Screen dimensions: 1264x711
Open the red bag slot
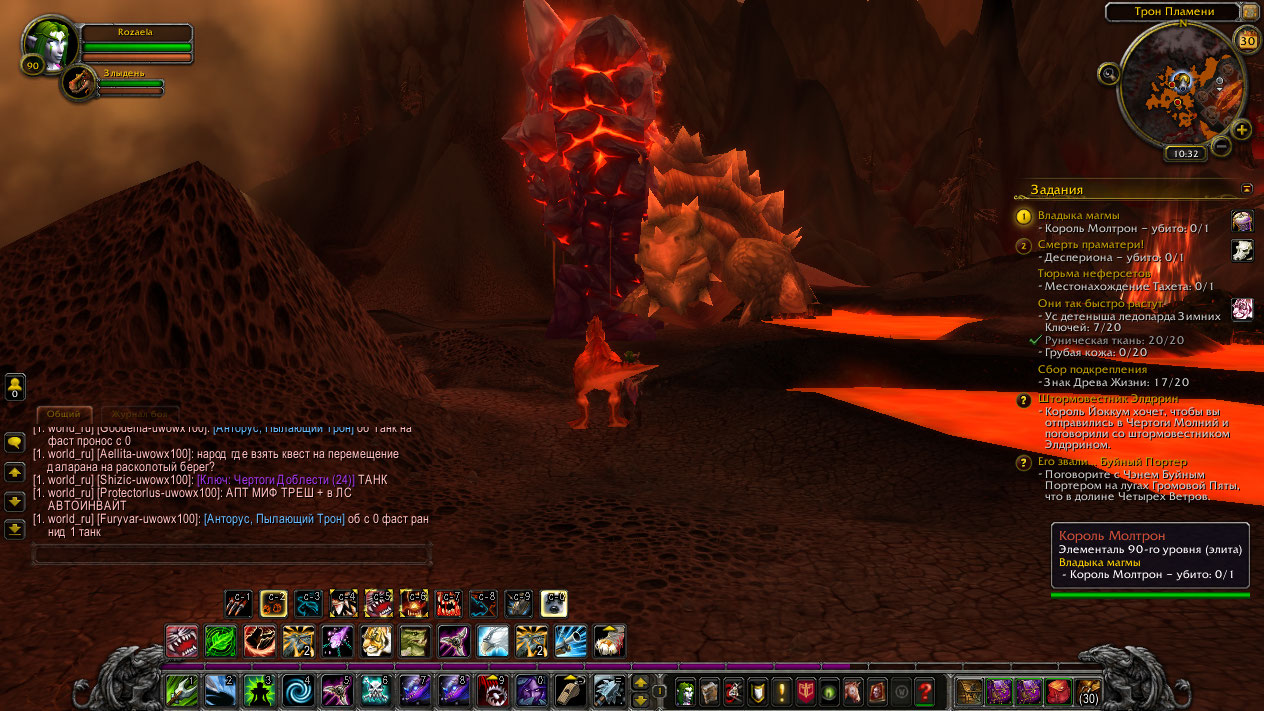(x=1058, y=691)
